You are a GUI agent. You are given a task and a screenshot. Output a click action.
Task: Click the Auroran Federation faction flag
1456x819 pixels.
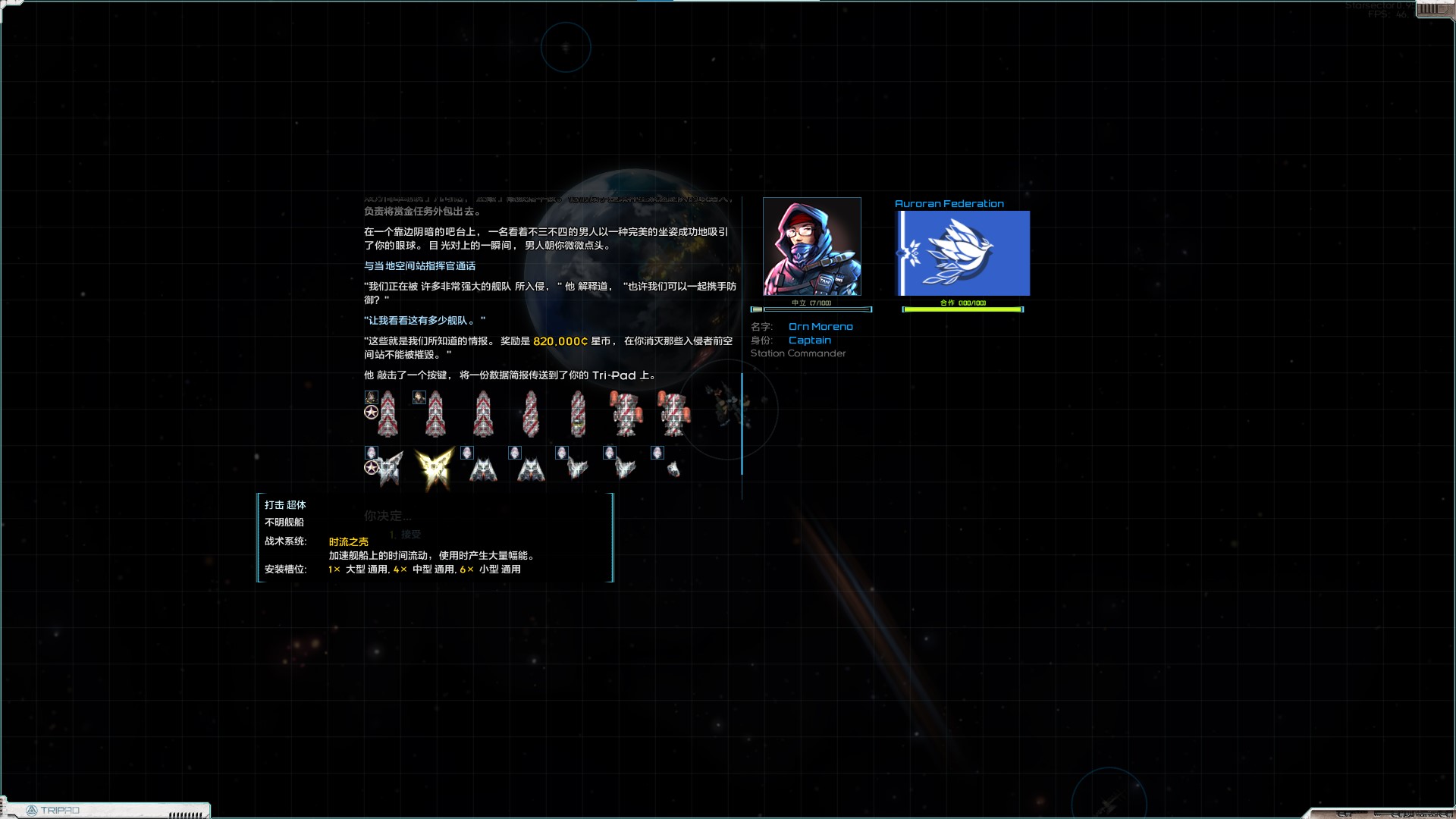click(963, 253)
